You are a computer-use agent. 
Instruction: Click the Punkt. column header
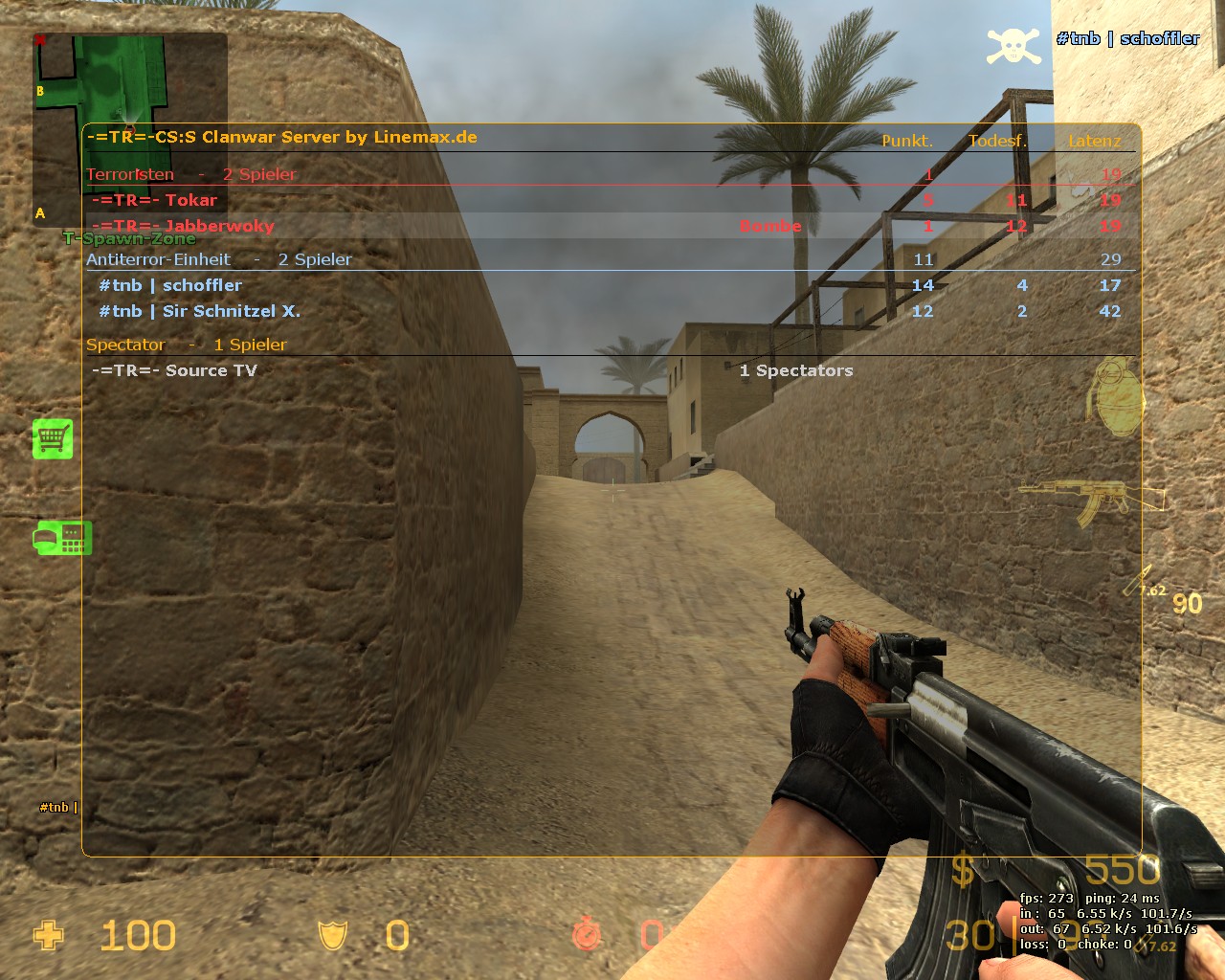906,141
